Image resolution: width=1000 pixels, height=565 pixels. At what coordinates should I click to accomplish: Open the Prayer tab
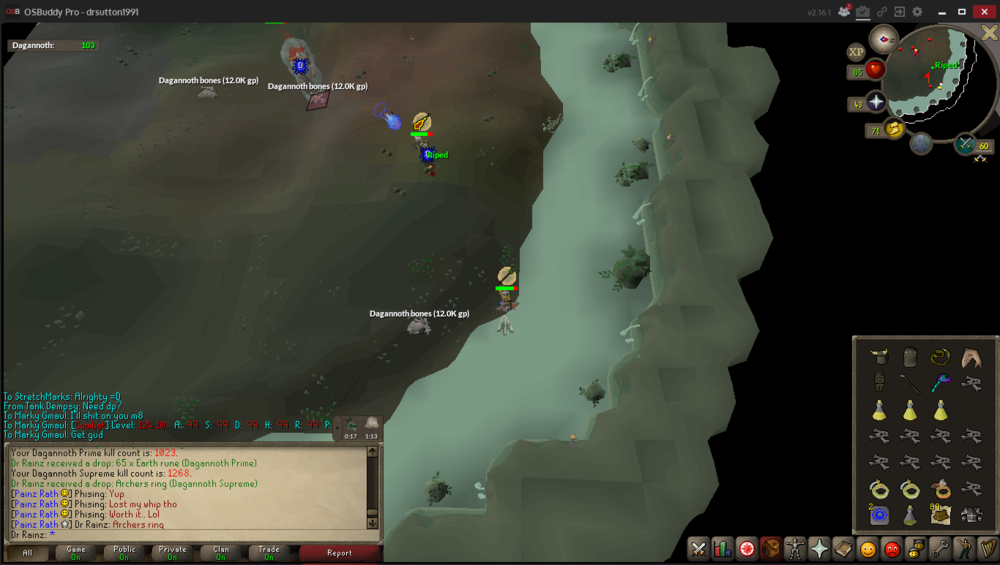(819, 548)
